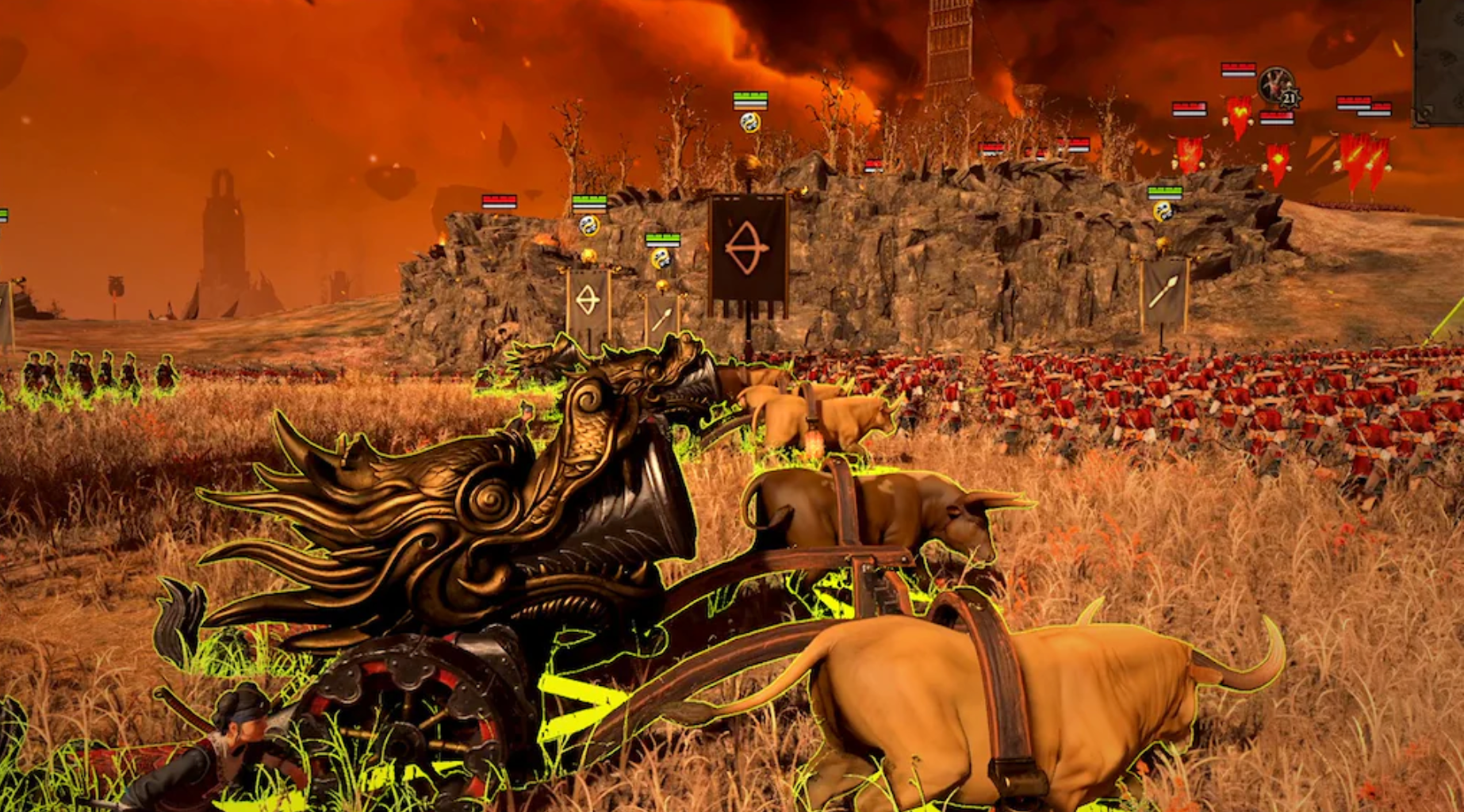Screen dimensions: 1464x812
Task: Select the enemy hero portrait at top right
Action: (x=1277, y=84)
